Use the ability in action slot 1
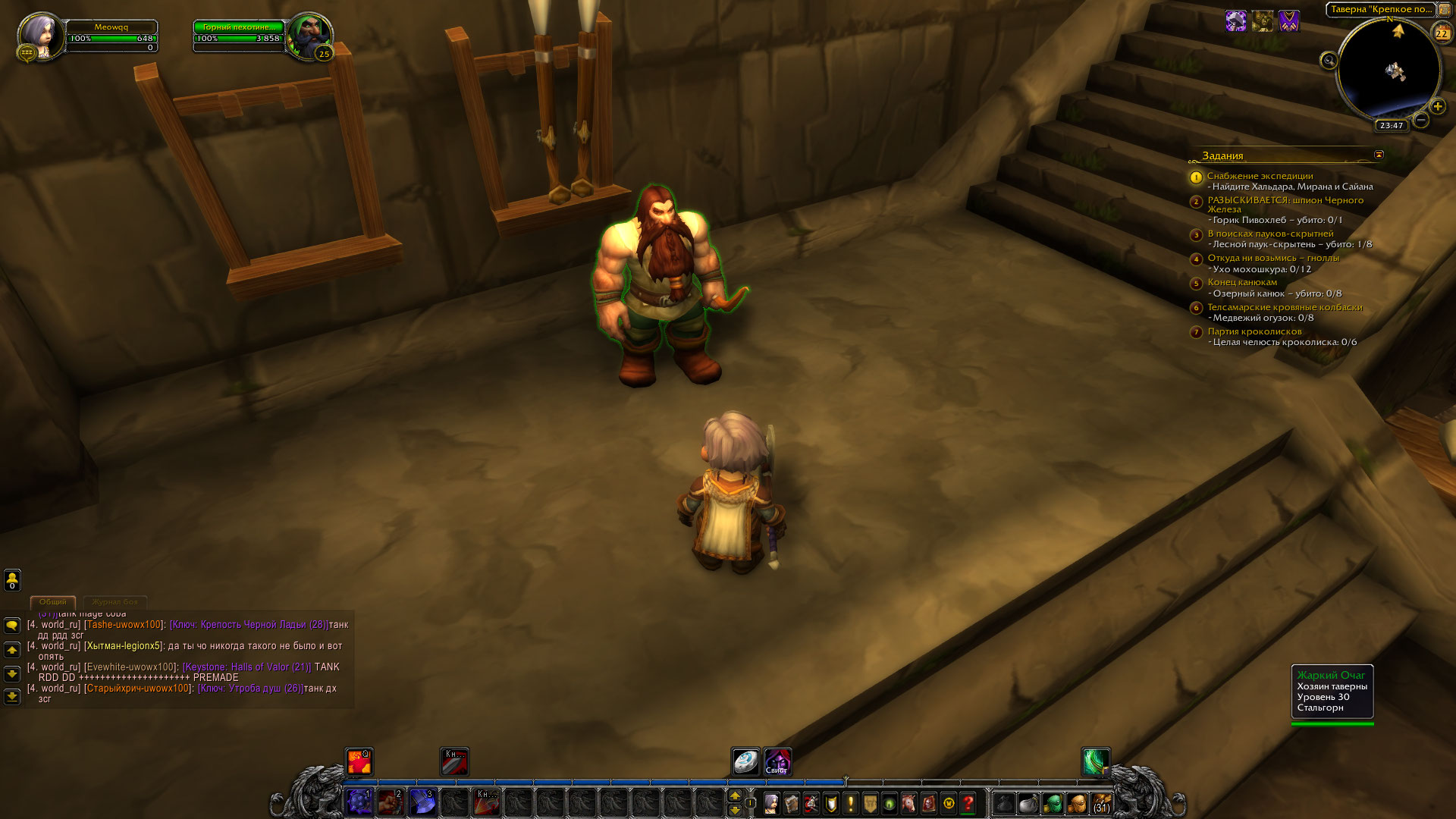This screenshot has width=1456, height=819. point(359,802)
